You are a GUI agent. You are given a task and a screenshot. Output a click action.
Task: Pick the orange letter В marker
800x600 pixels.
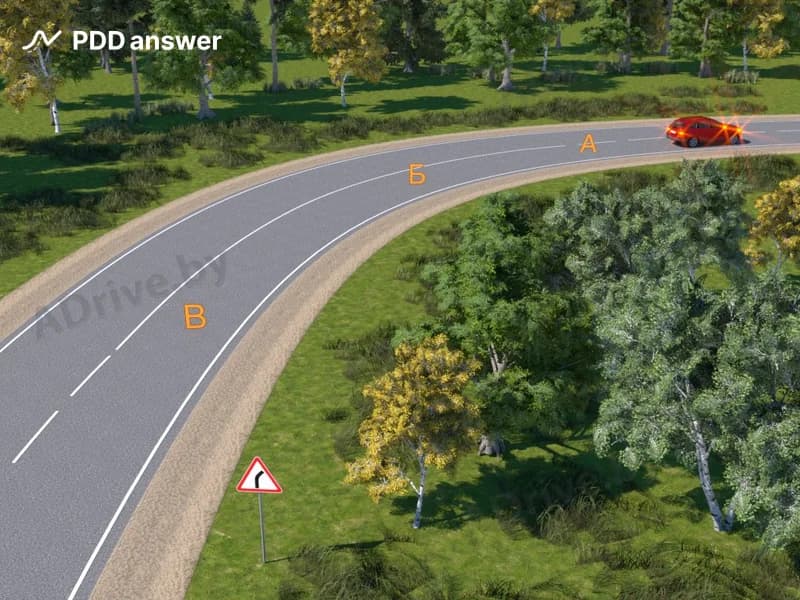click(195, 317)
